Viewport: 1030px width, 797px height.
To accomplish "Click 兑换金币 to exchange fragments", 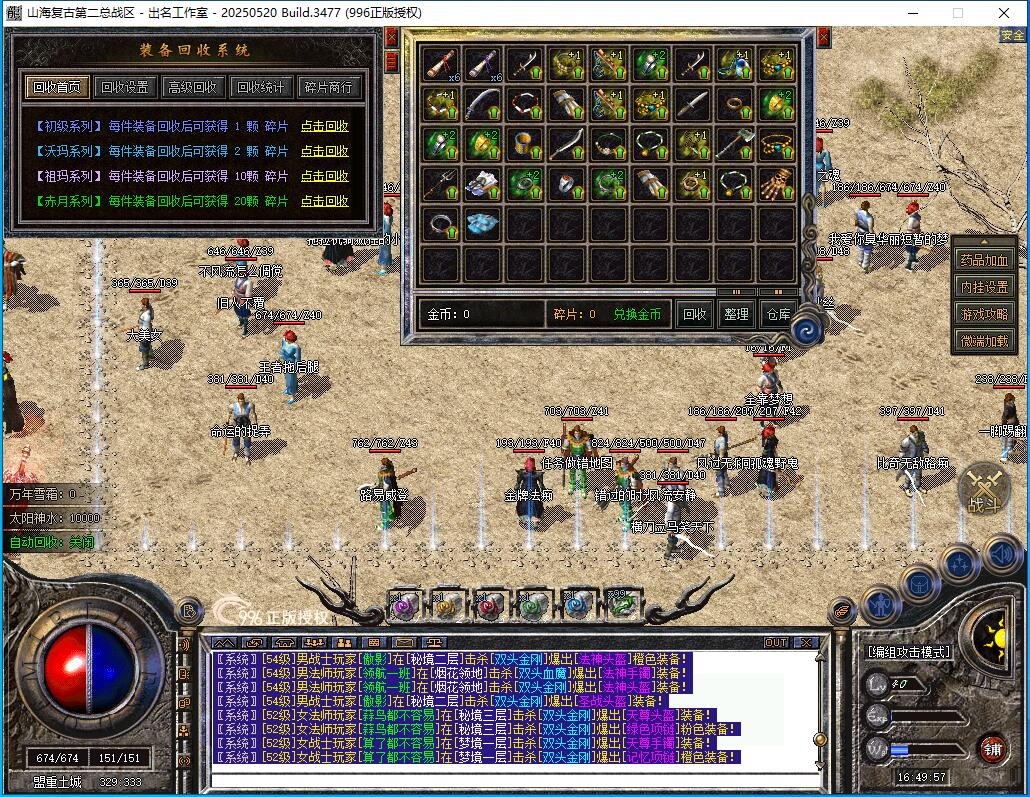I will pyautogui.click(x=637, y=314).
